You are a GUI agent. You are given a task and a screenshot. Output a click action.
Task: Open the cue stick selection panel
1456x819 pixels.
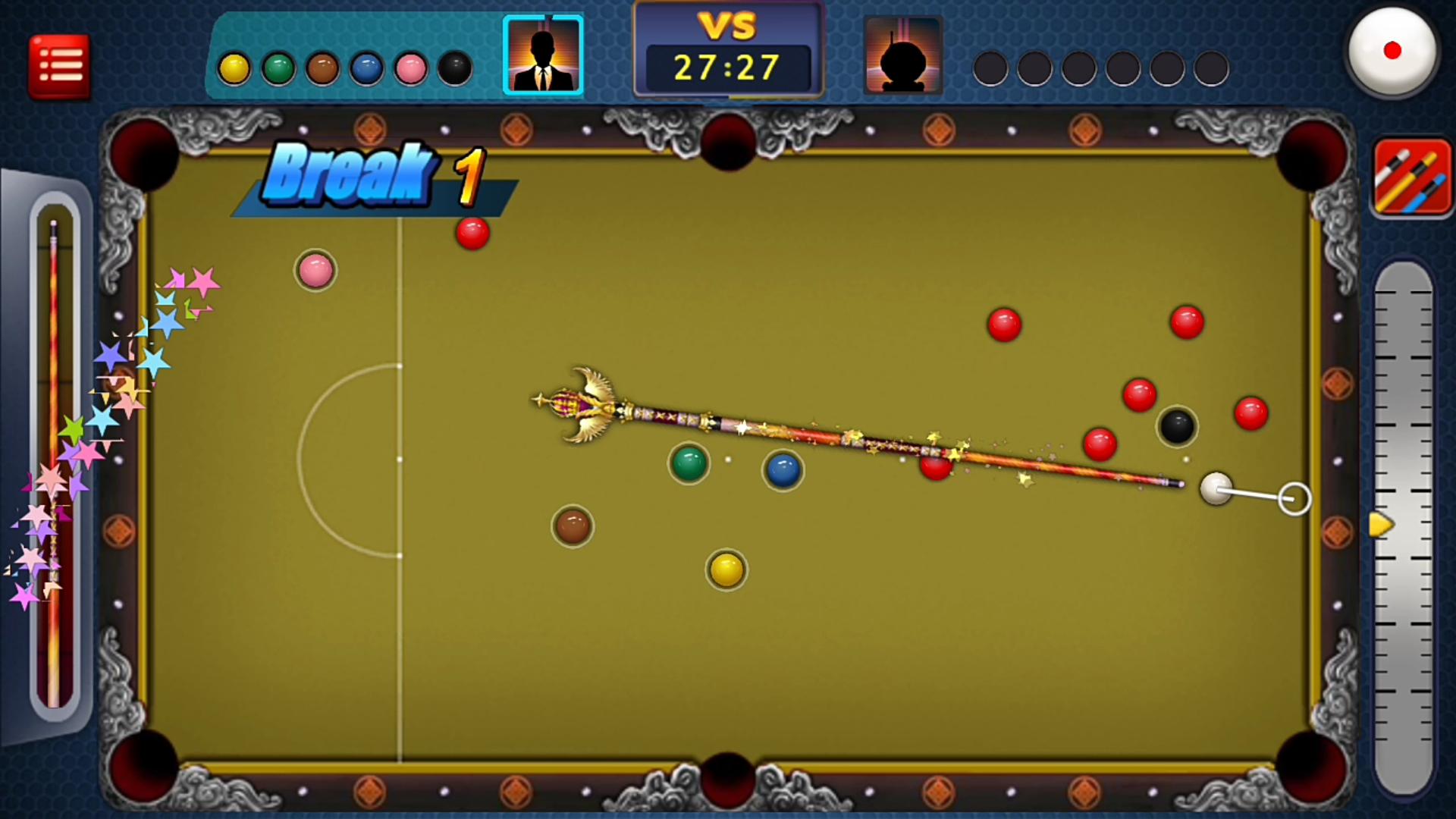click(x=1412, y=176)
